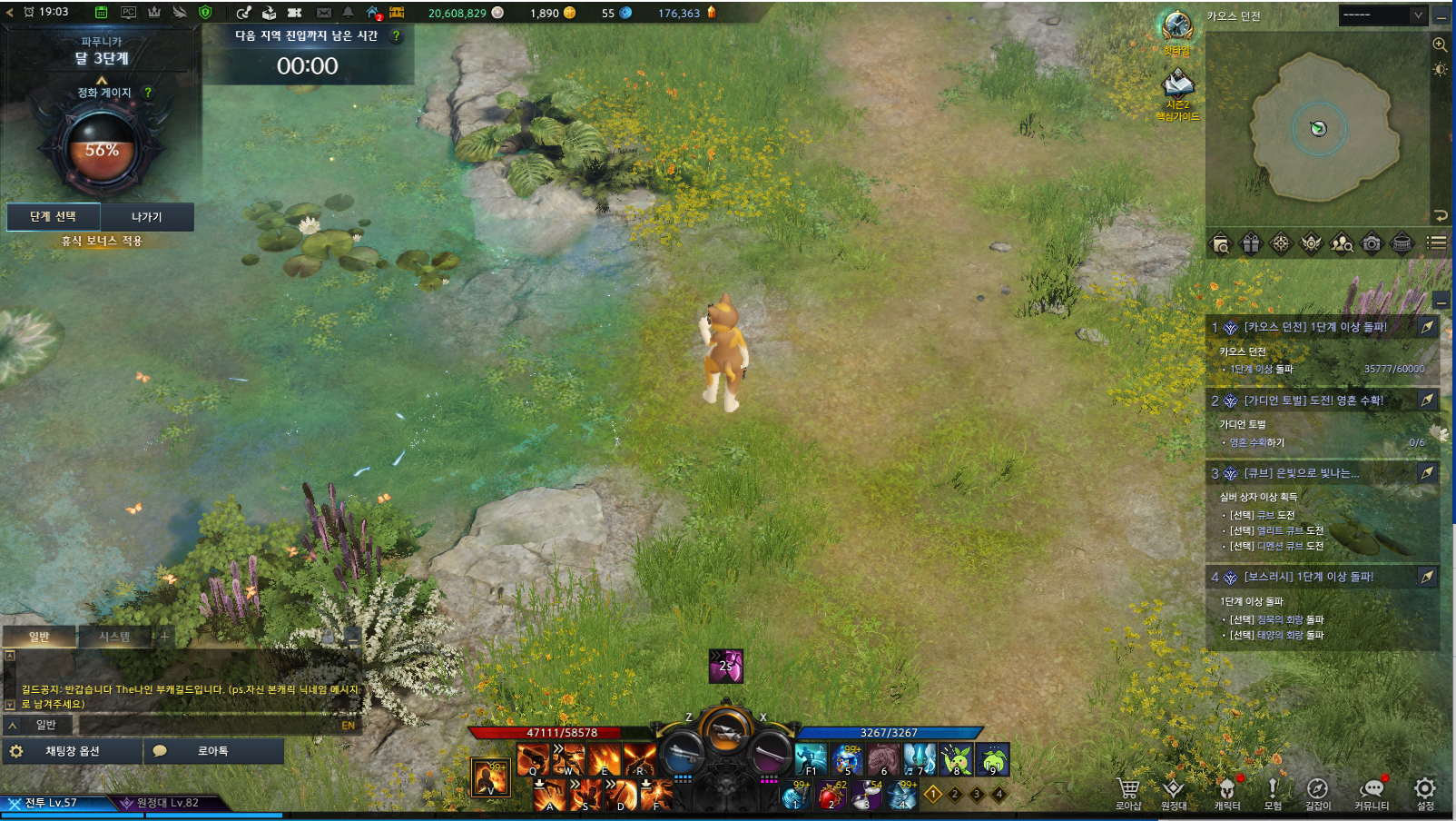Exit the dungeon with 나가기
Image resolution: width=1456 pixels, height=821 pixels.
(146, 217)
